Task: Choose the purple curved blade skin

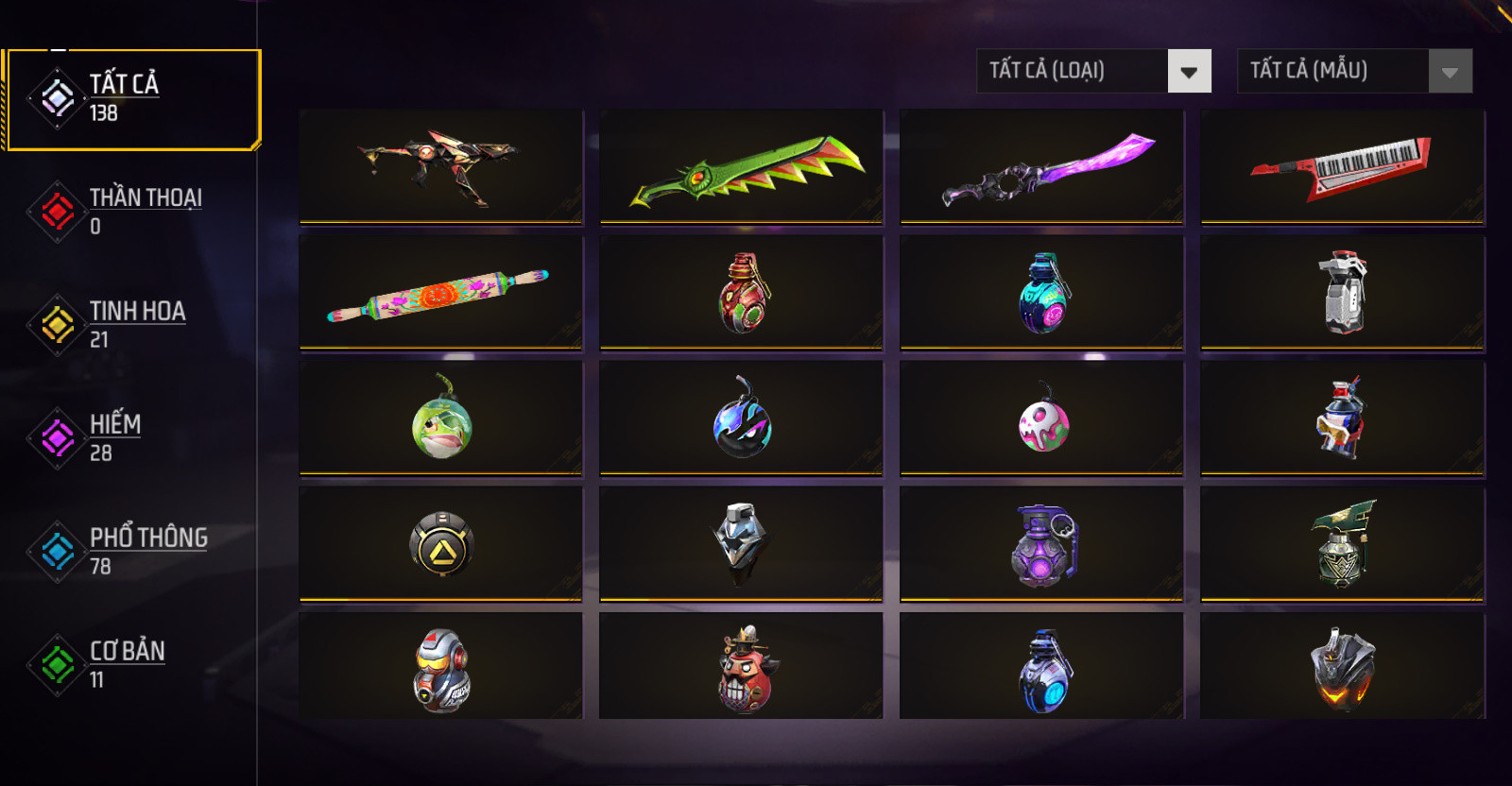Action: pyautogui.click(x=1042, y=167)
